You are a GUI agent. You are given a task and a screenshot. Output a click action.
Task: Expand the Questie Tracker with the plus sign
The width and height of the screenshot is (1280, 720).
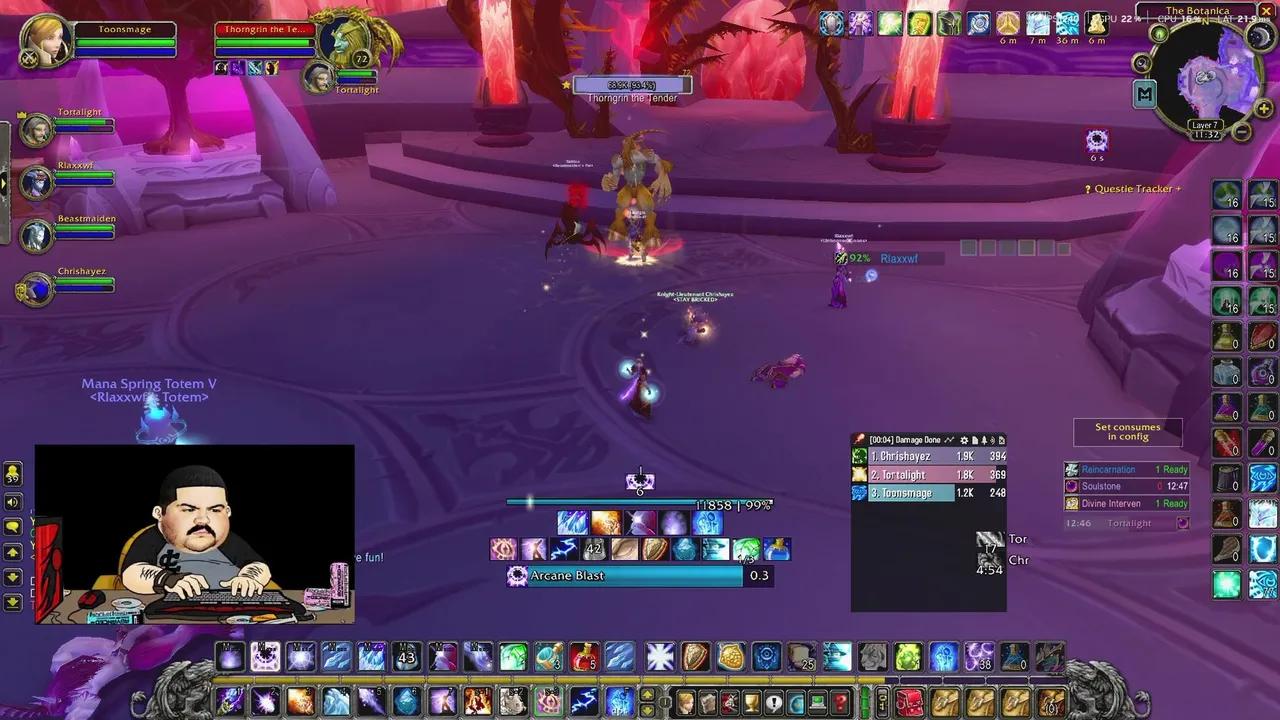pyautogui.click(x=1178, y=188)
